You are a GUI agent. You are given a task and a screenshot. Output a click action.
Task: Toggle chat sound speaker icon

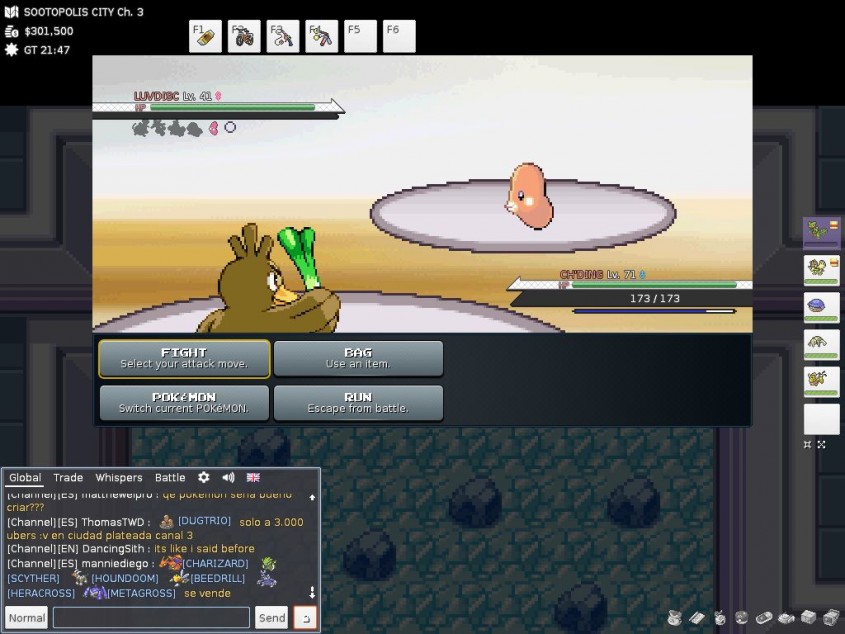click(x=228, y=478)
